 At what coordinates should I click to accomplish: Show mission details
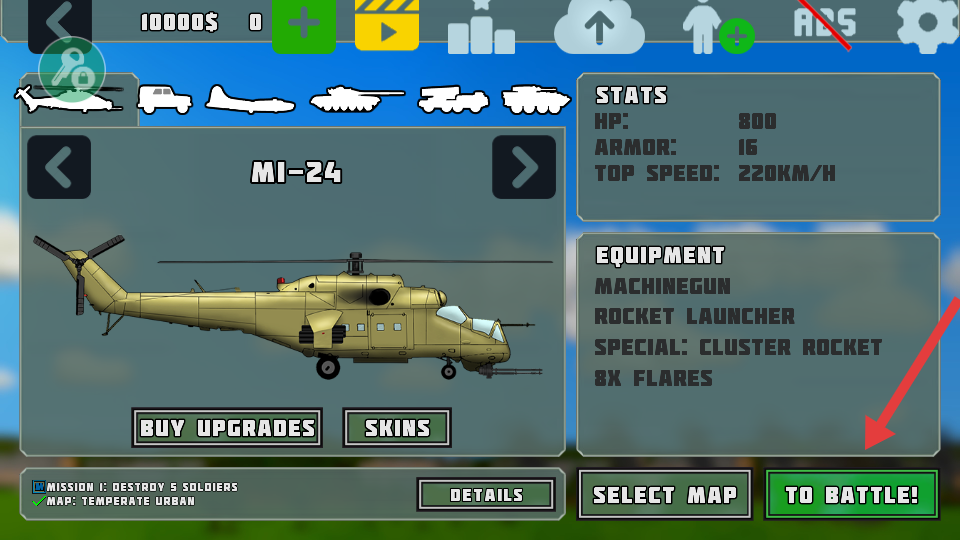486,494
